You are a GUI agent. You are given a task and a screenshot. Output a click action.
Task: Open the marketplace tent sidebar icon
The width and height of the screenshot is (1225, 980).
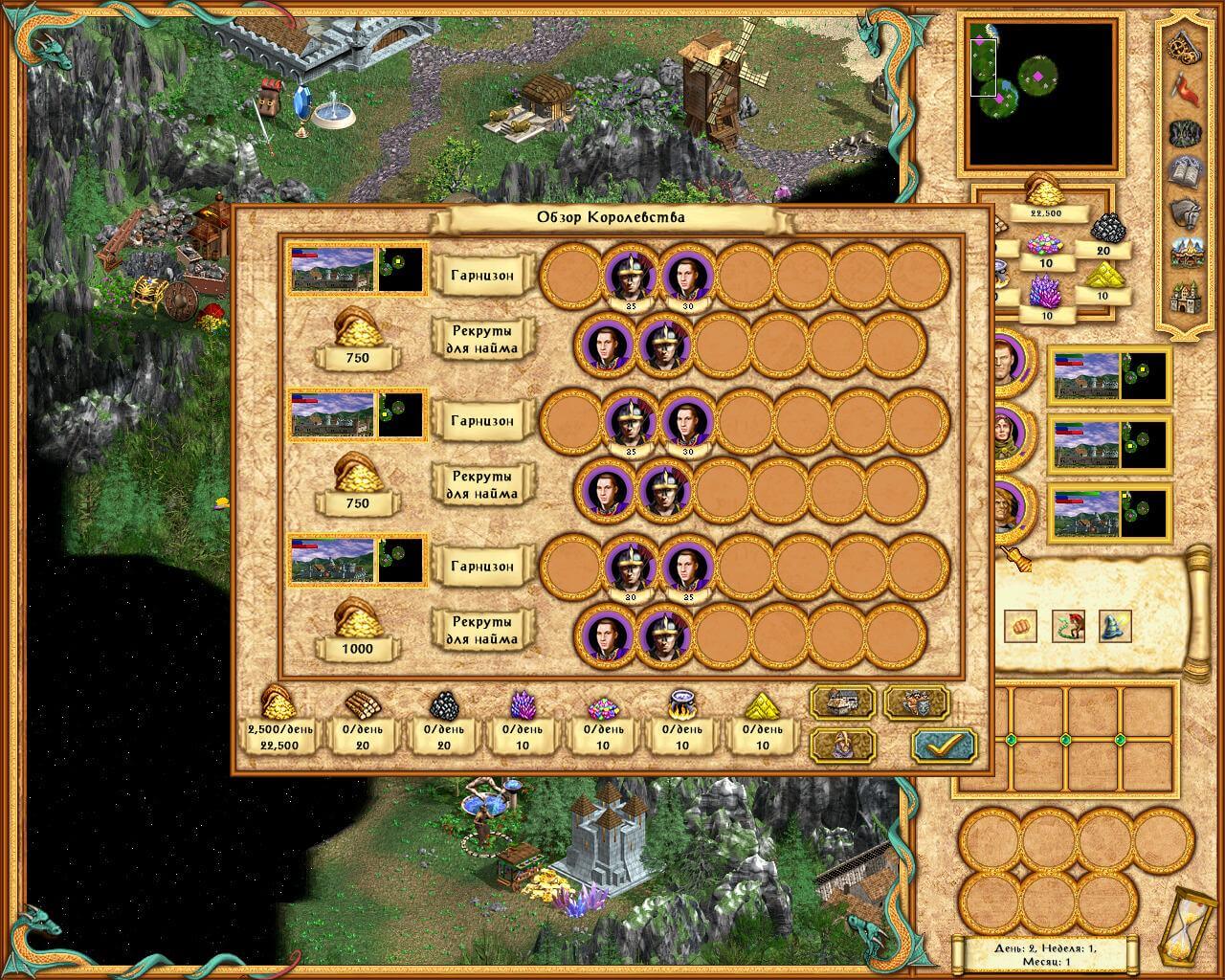1188,254
